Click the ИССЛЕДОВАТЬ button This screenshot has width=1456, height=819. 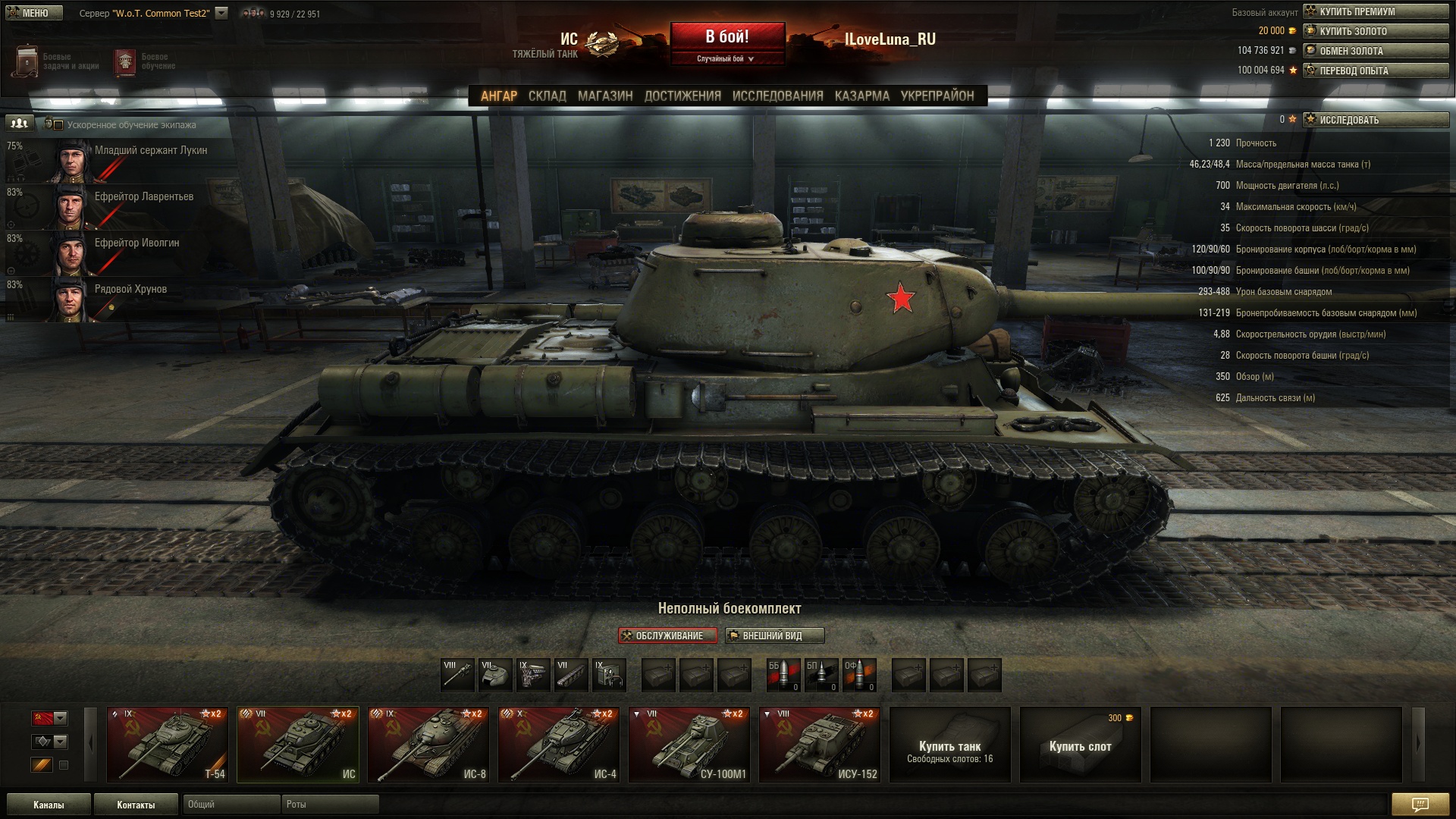tap(1375, 120)
